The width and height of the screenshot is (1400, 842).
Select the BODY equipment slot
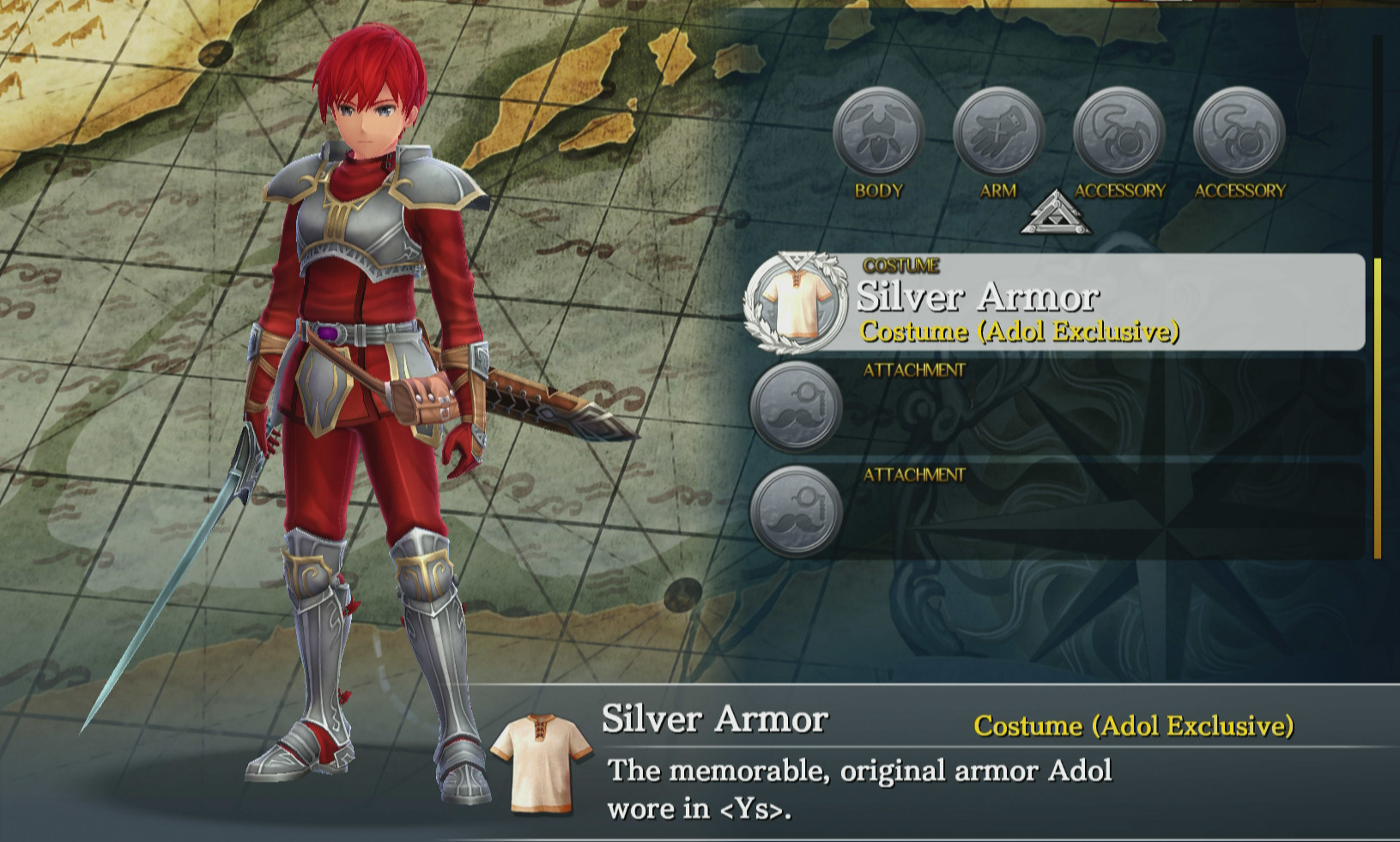coord(878,133)
